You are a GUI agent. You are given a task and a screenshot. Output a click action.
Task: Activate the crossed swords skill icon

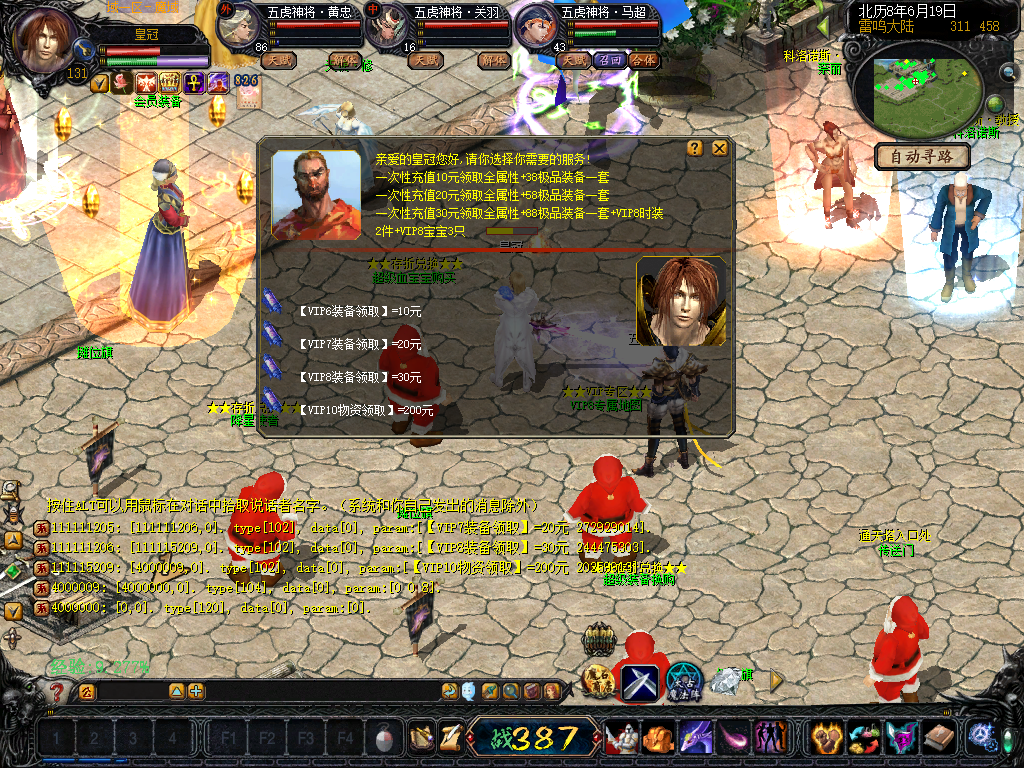point(640,683)
